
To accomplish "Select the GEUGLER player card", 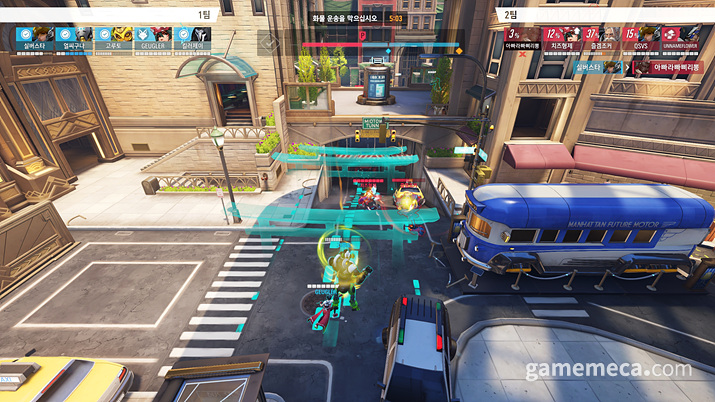I will point(152,37).
